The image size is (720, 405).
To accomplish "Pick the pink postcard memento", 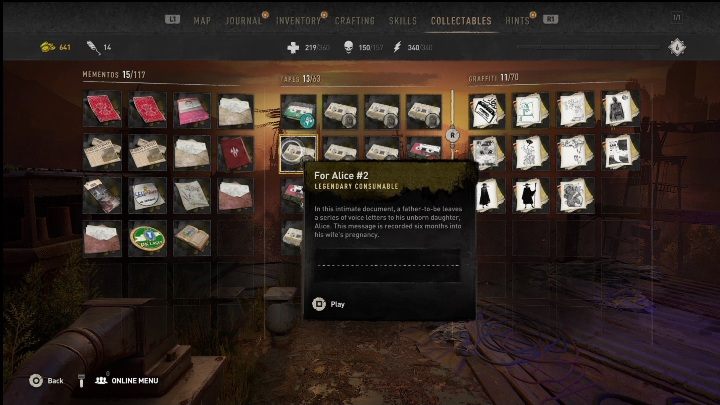I will coord(192,110).
